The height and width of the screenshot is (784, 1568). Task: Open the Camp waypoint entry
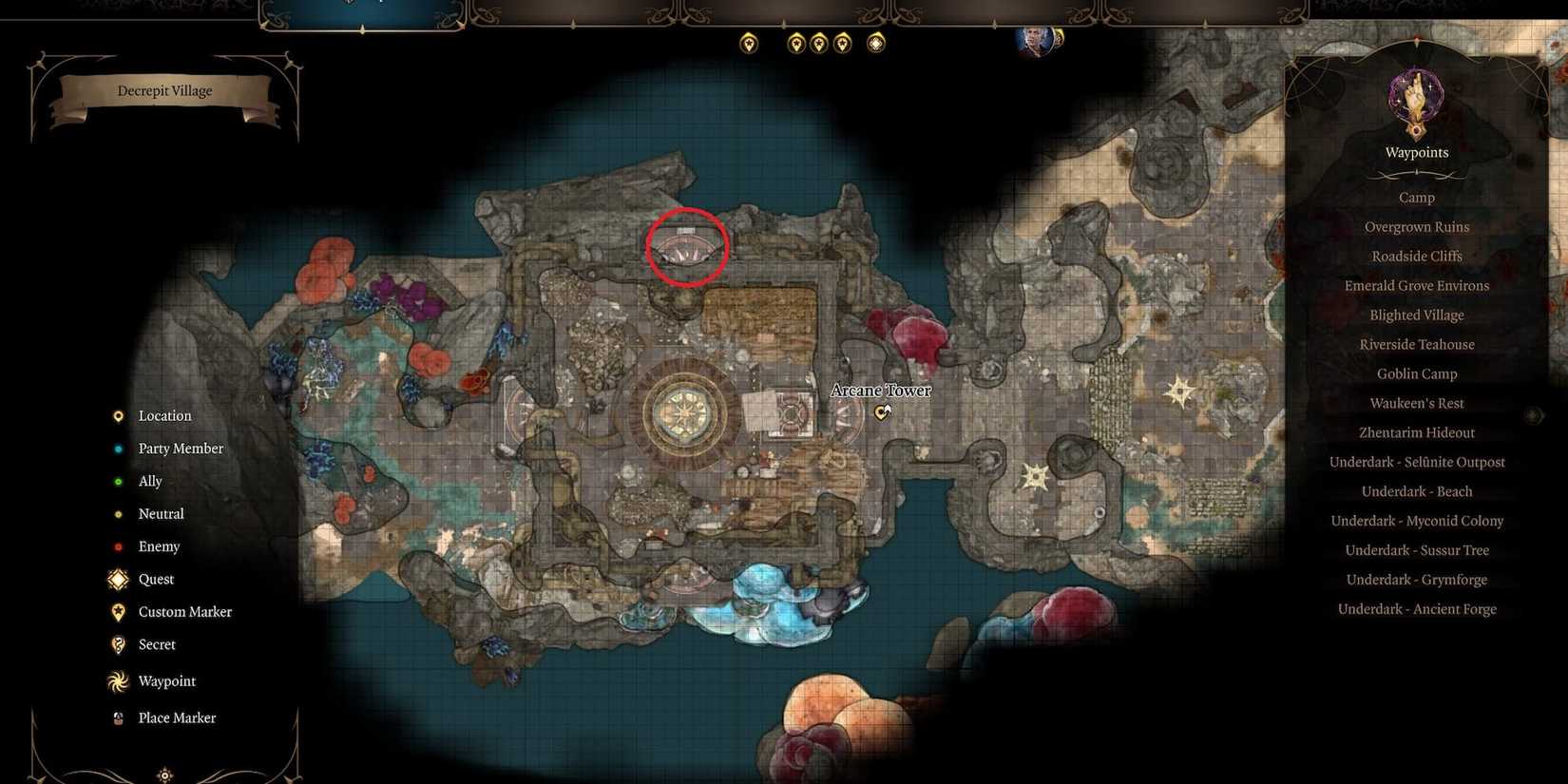1416,197
